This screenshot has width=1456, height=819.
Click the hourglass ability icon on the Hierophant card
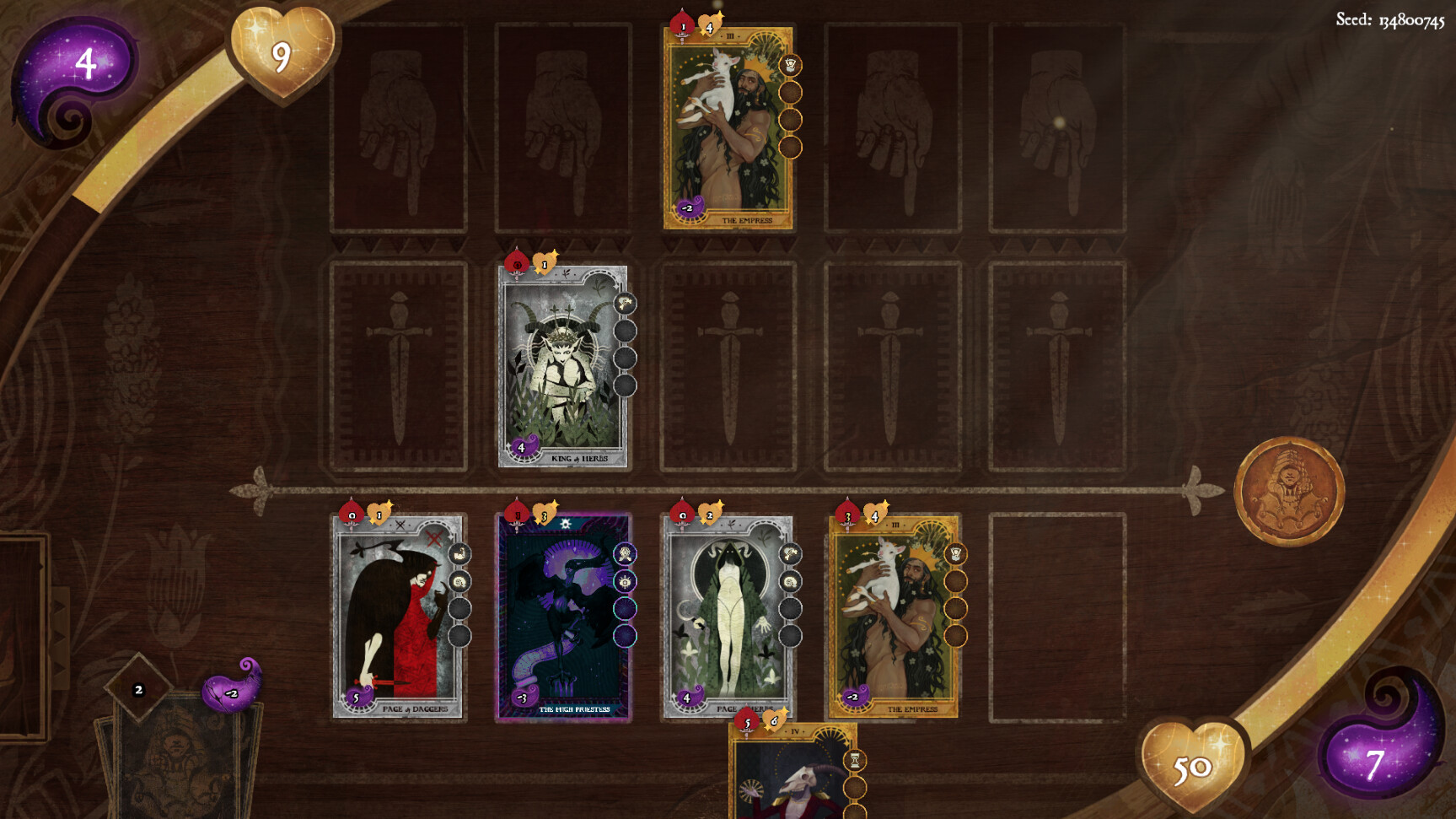pos(855,758)
